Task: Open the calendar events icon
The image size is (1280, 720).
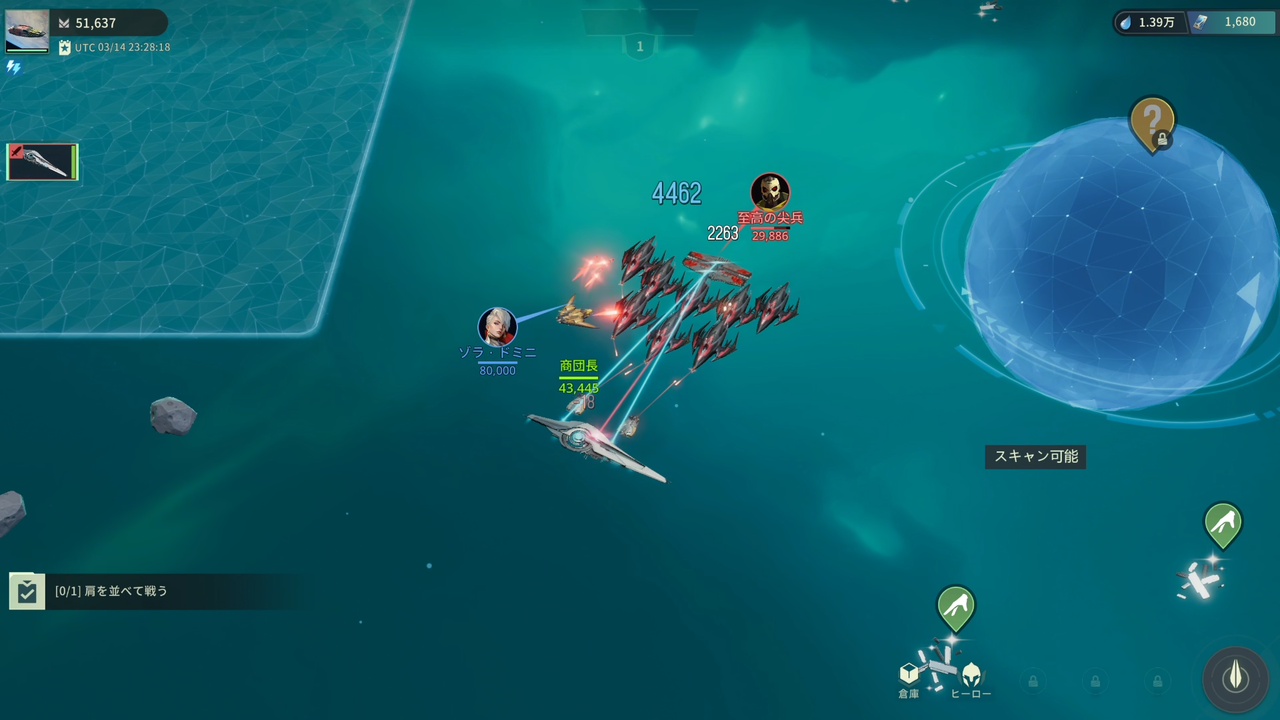Action: coord(65,47)
